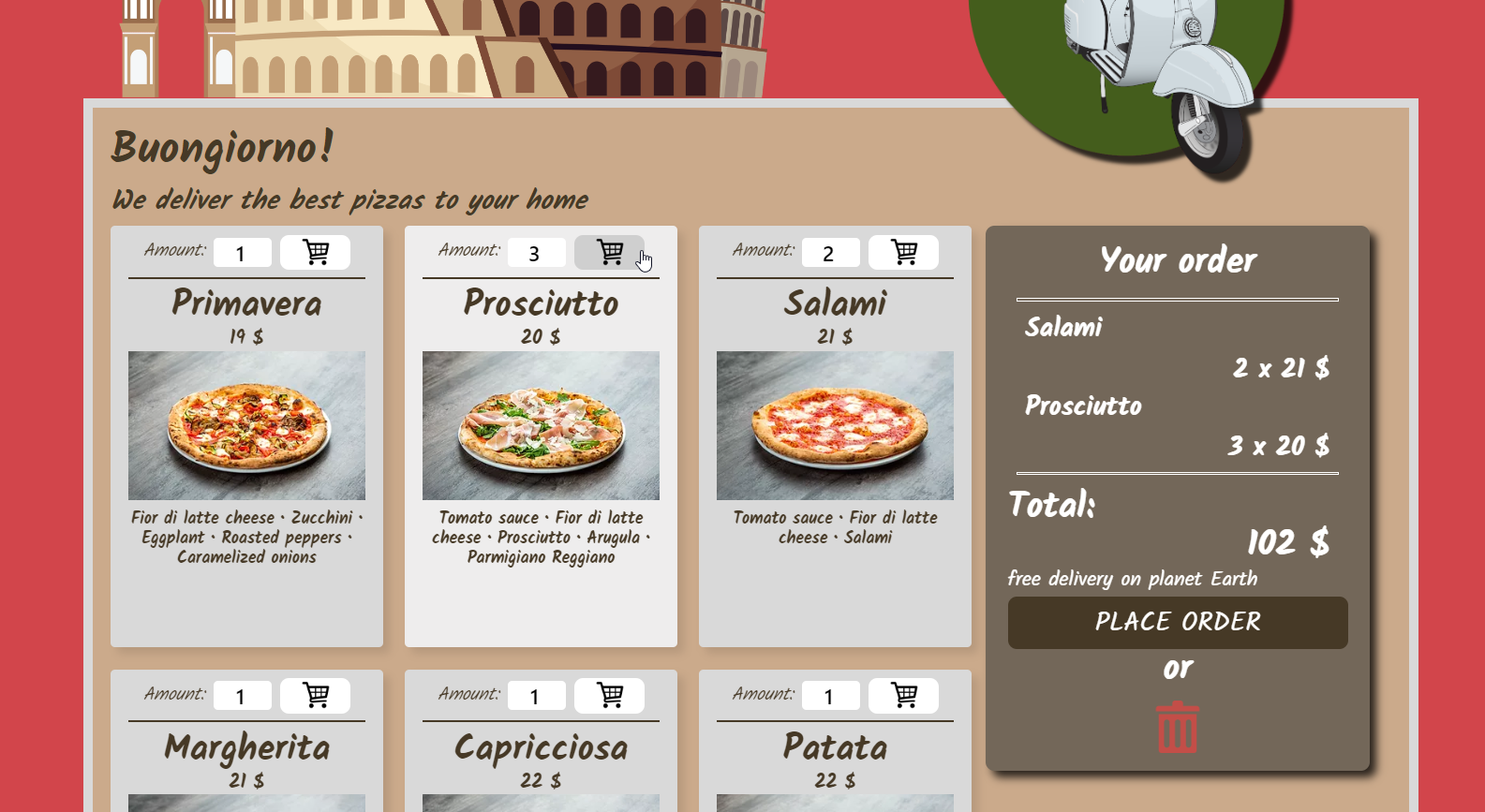The height and width of the screenshot is (812, 1485).
Task: Select the amount field for Capricciosa
Action: 535,695
